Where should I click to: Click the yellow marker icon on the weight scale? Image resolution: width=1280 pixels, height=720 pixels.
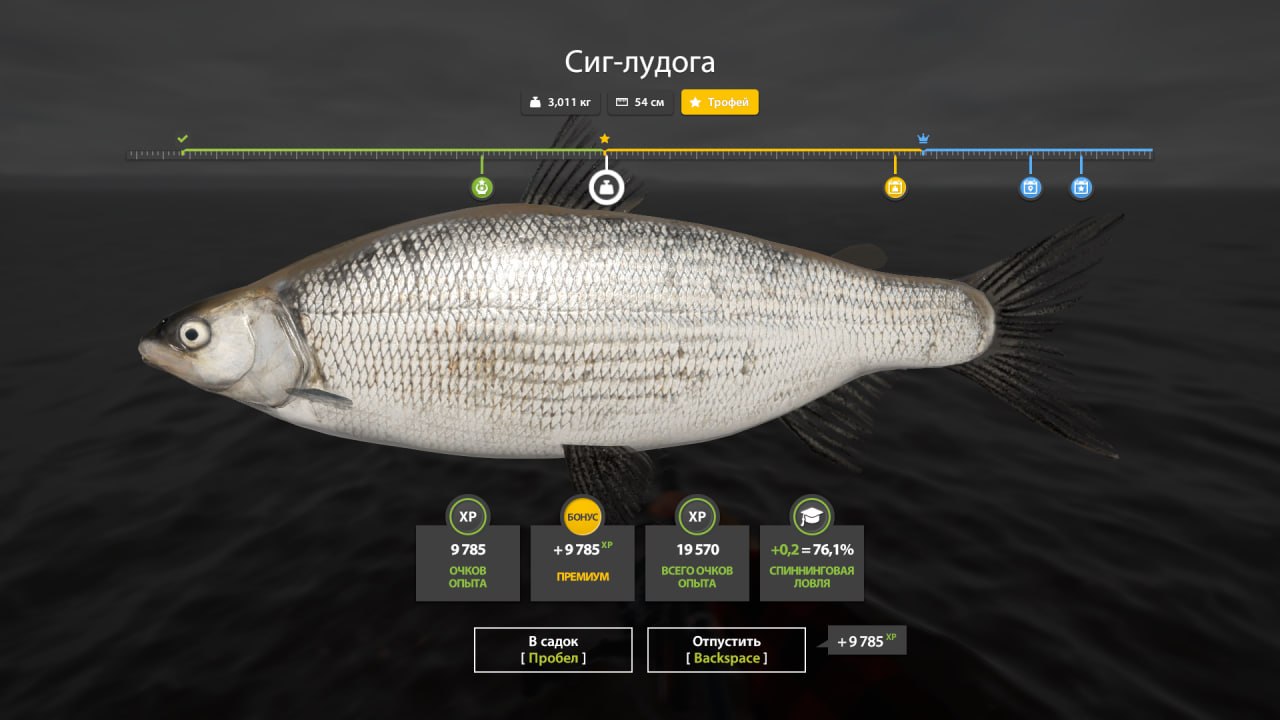coord(895,187)
